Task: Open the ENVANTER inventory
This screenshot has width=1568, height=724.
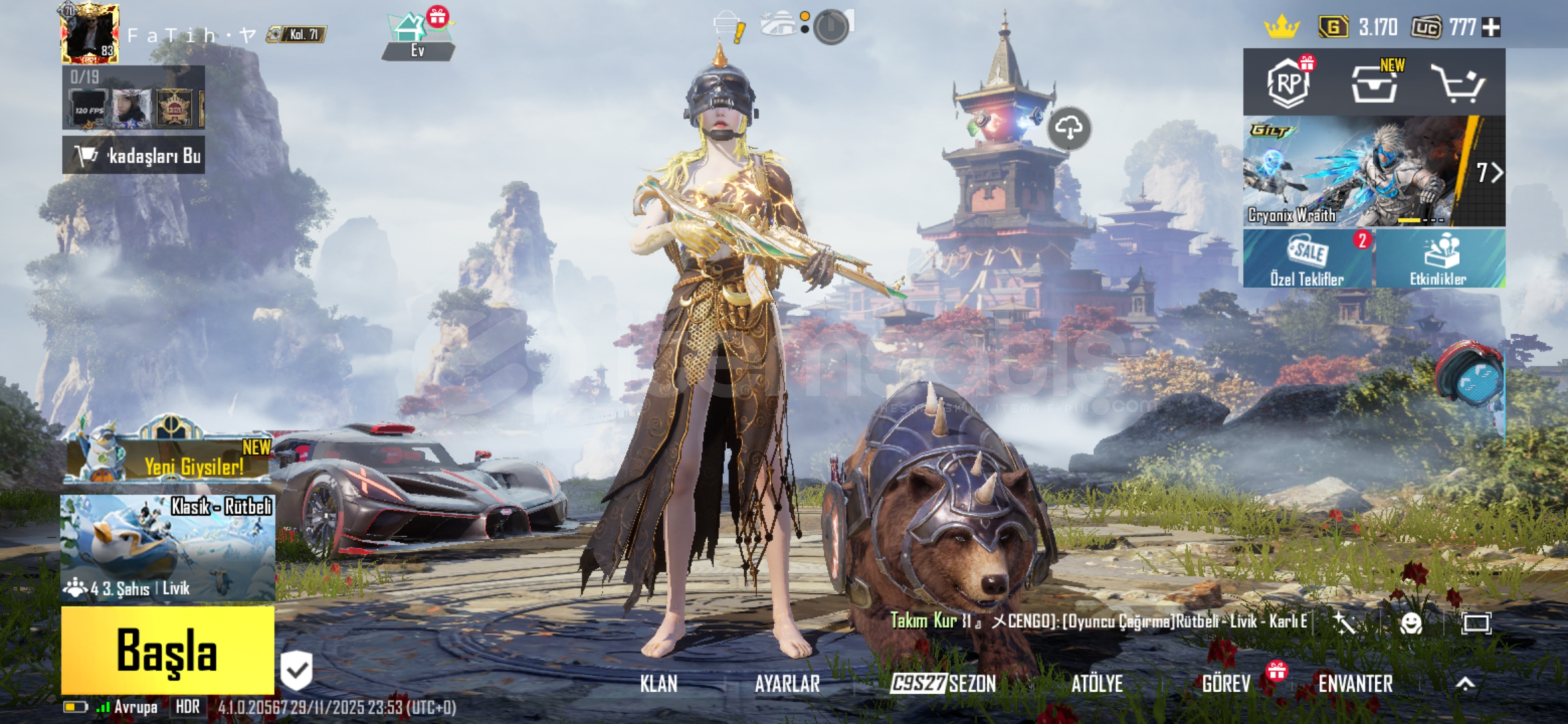Action: tap(1355, 684)
